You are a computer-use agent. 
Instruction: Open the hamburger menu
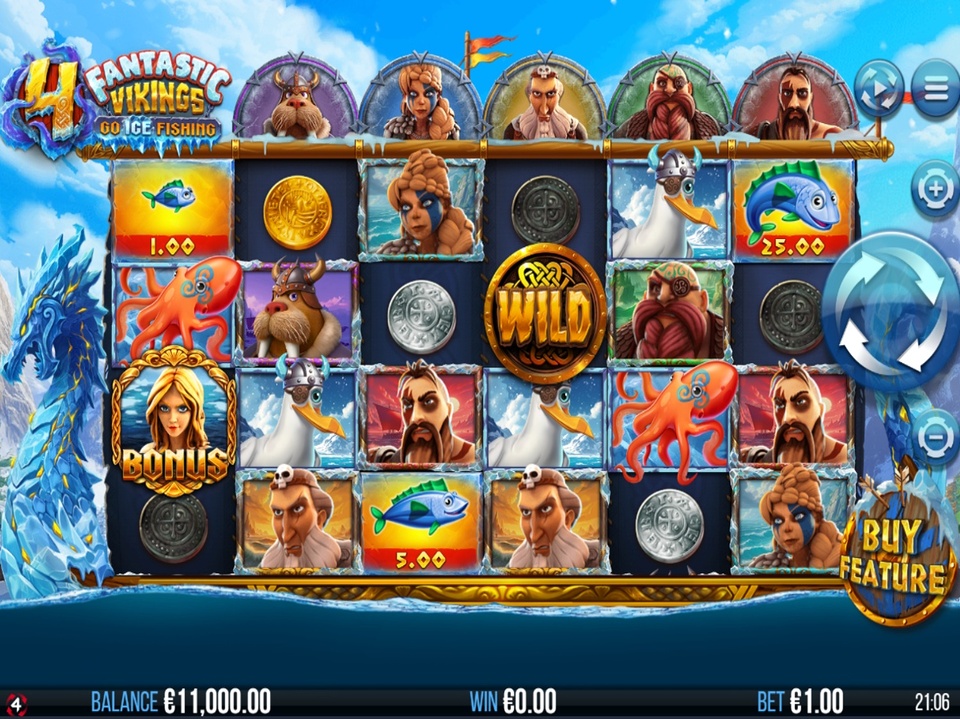click(936, 89)
